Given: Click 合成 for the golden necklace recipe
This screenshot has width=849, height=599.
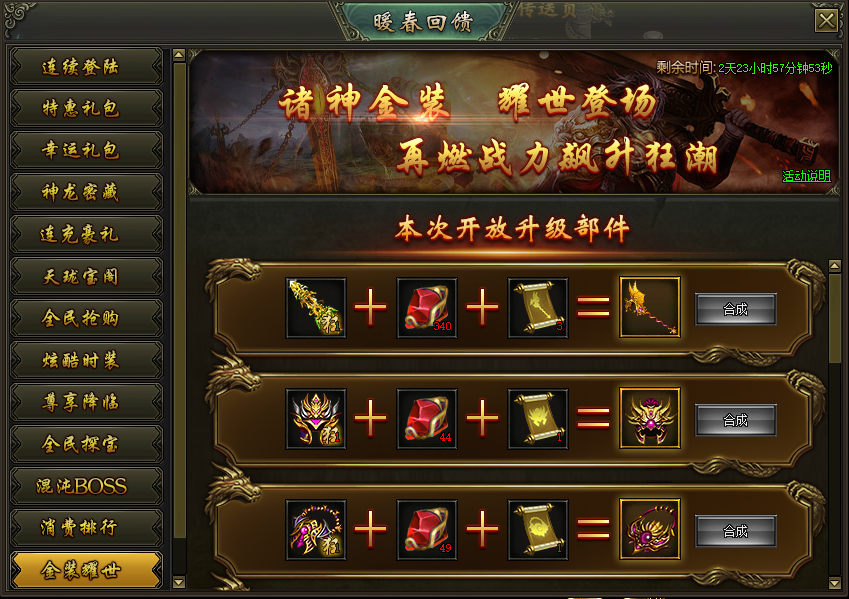Looking at the screenshot, I should pyautogui.click(x=736, y=530).
